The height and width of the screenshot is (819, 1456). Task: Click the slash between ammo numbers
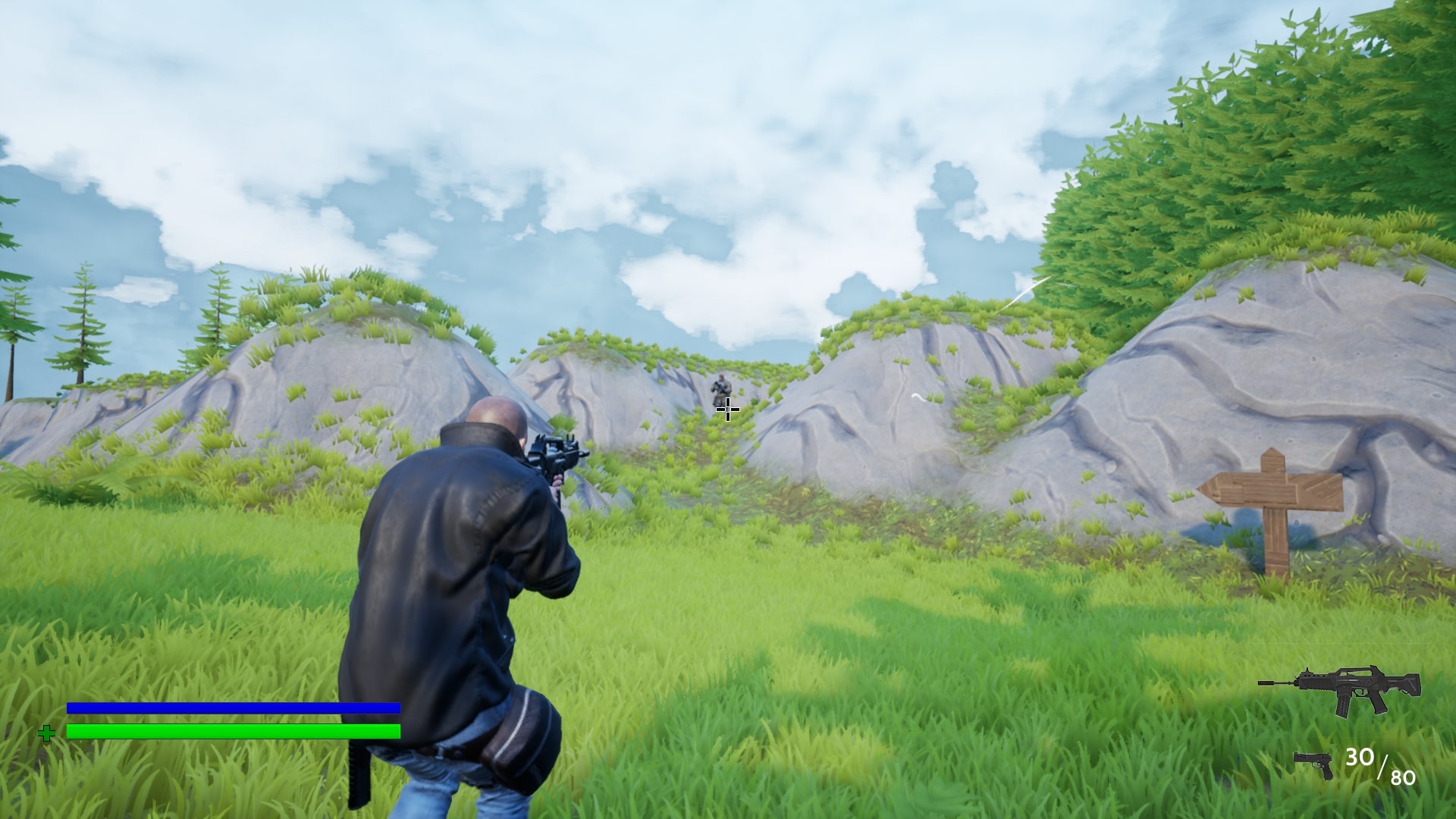tap(1383, 767)
